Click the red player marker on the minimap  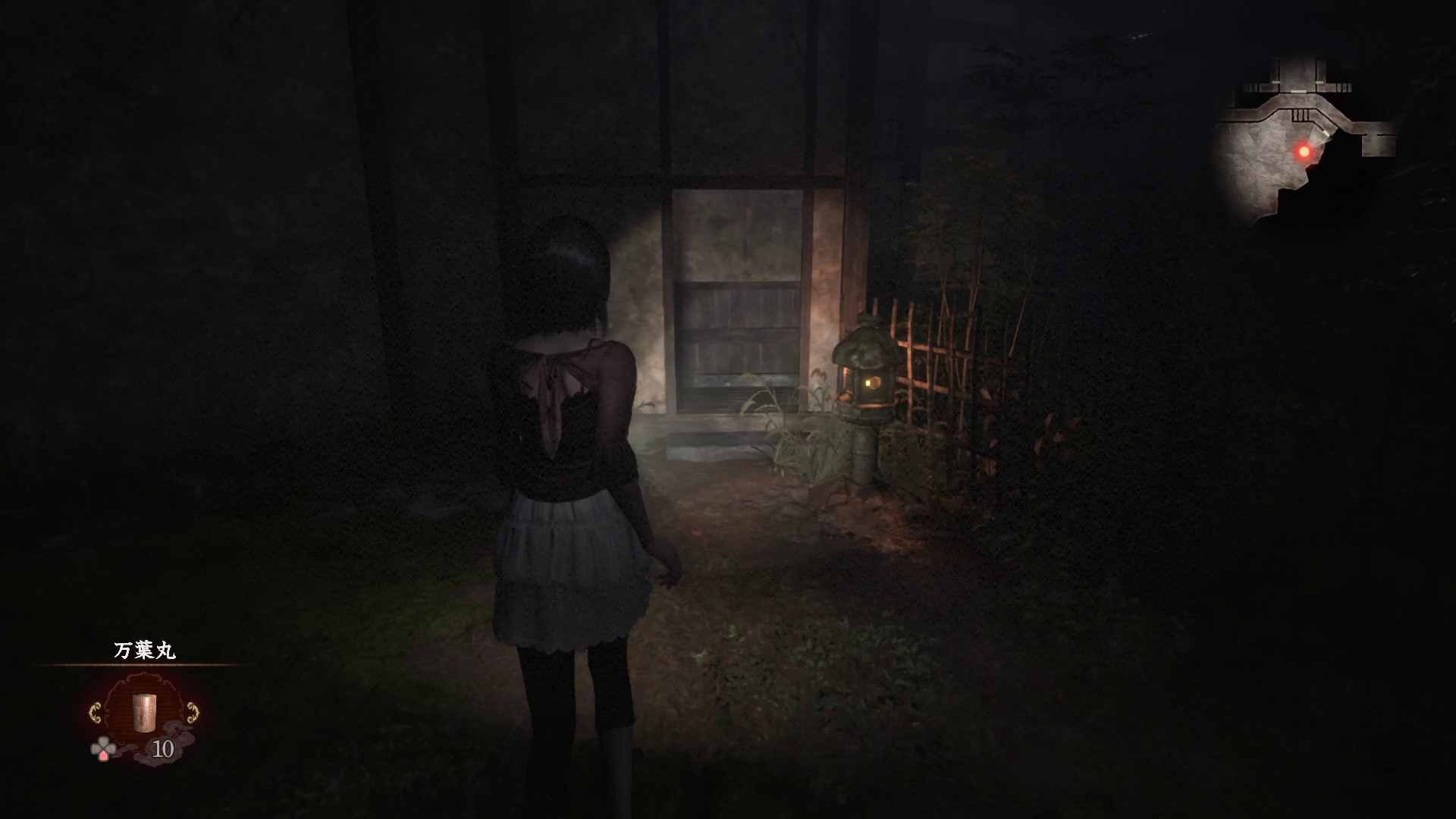pos(1304,152)
